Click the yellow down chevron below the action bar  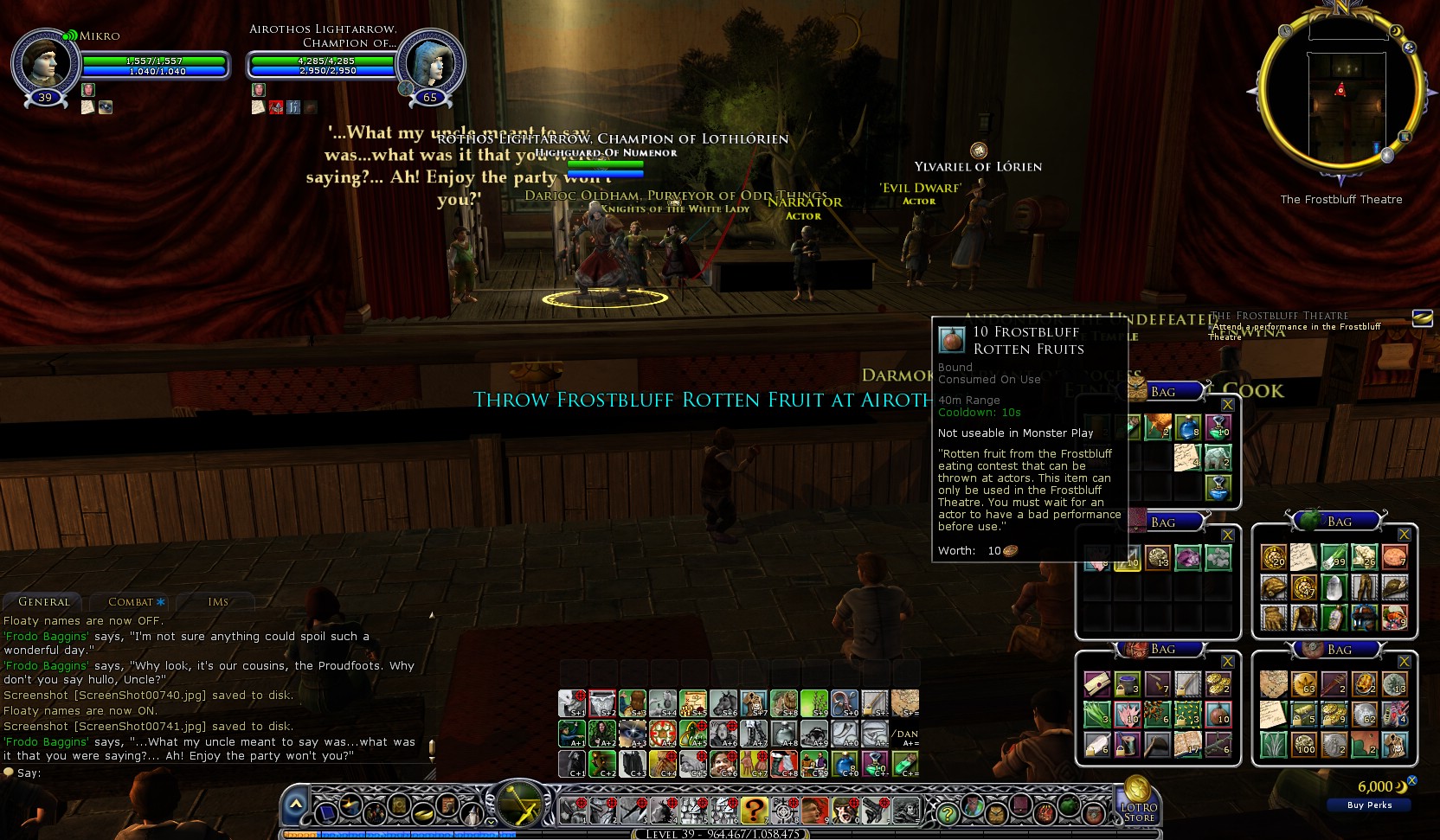click(x=491, y=821)
